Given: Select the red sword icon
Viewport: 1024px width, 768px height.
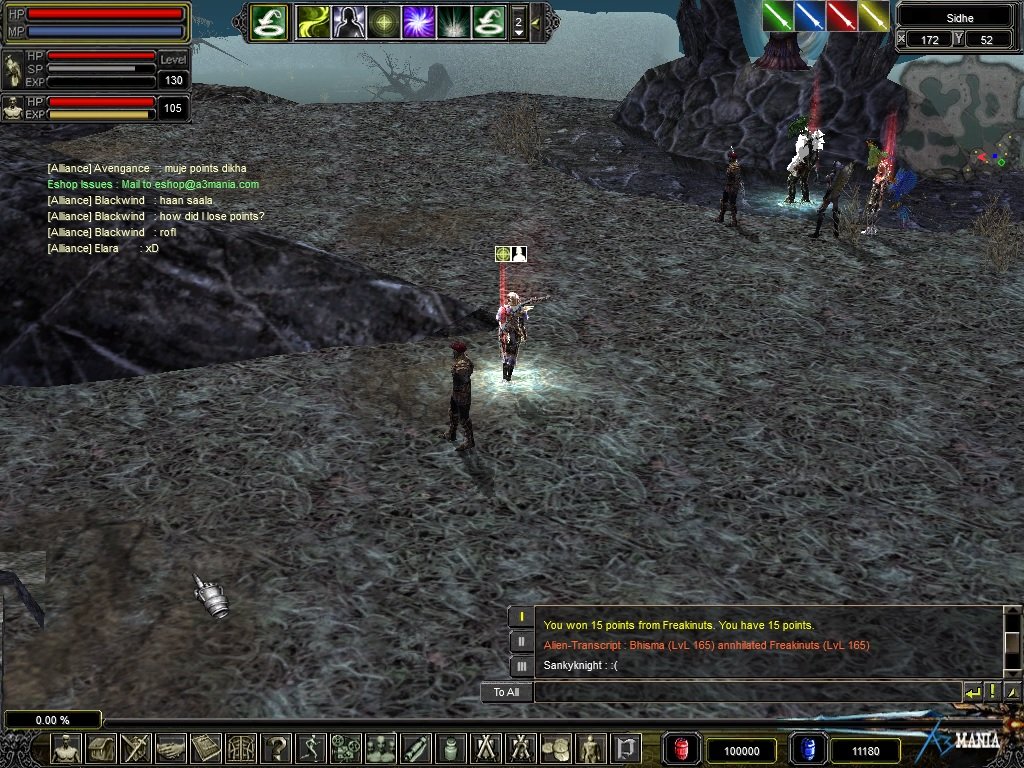Looking at the screenshot, I should pyautogui.click(x=841, y=16).
